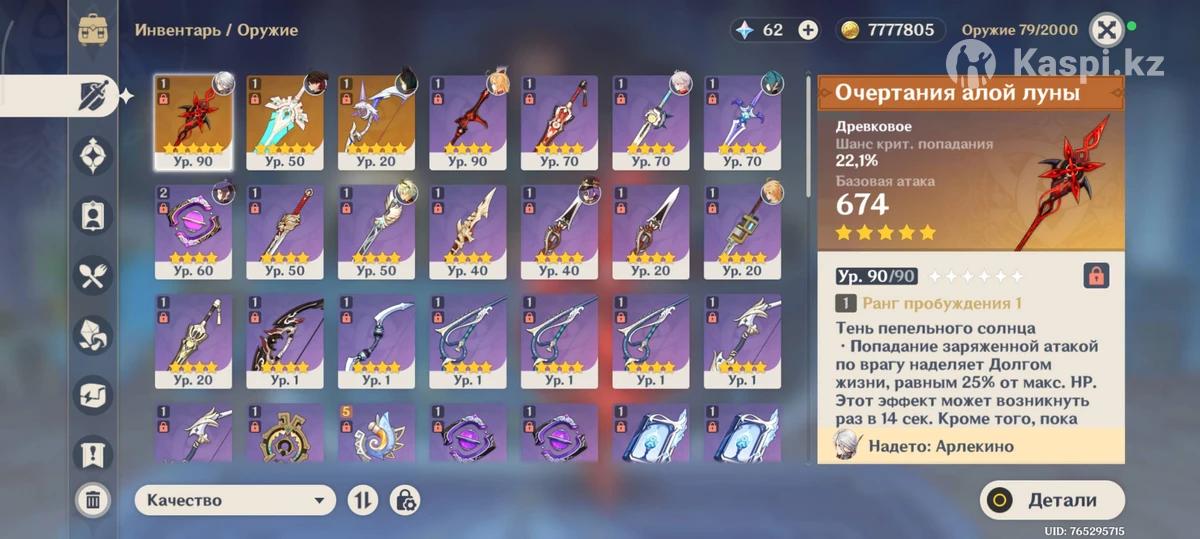
Task: Select the level 40 four-star claymore
Action: (x=467, y=231)
